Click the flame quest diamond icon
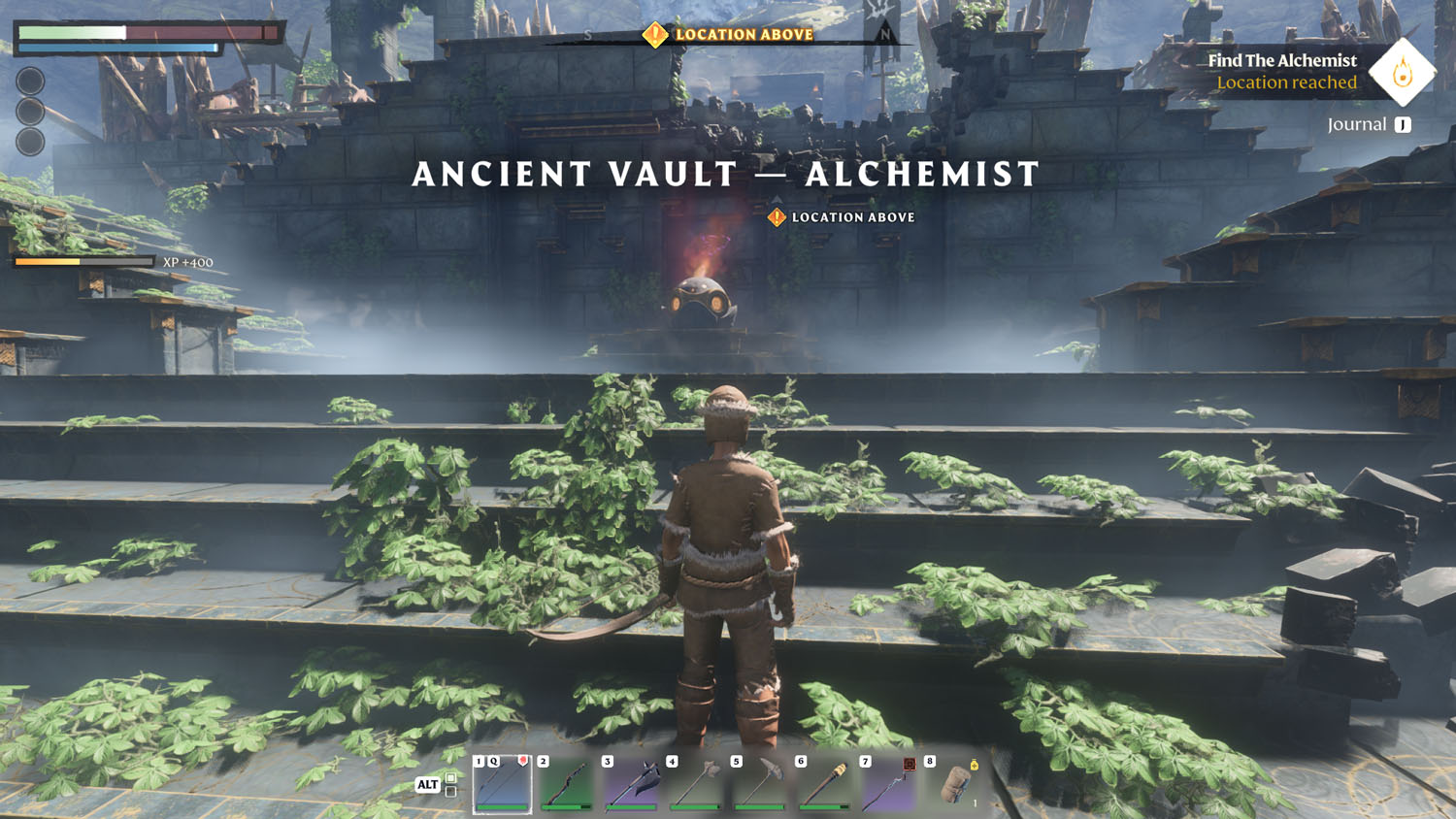 tap(1402, 72)
